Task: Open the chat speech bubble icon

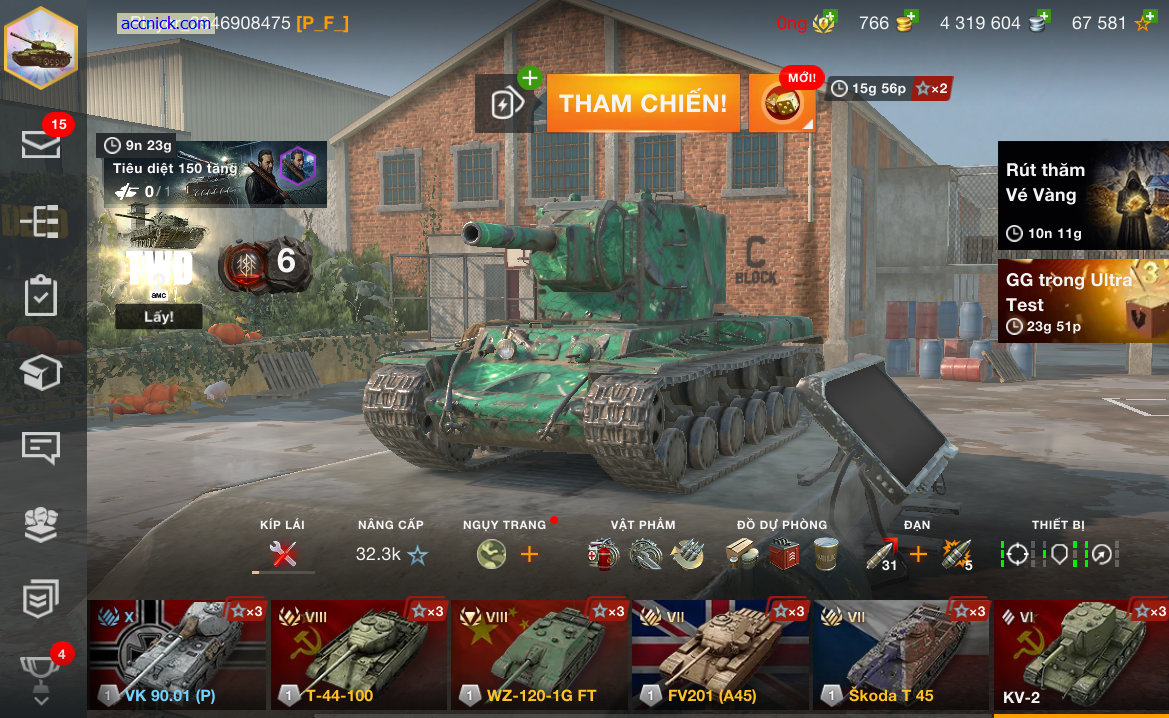Action: (x=42, y=447)
